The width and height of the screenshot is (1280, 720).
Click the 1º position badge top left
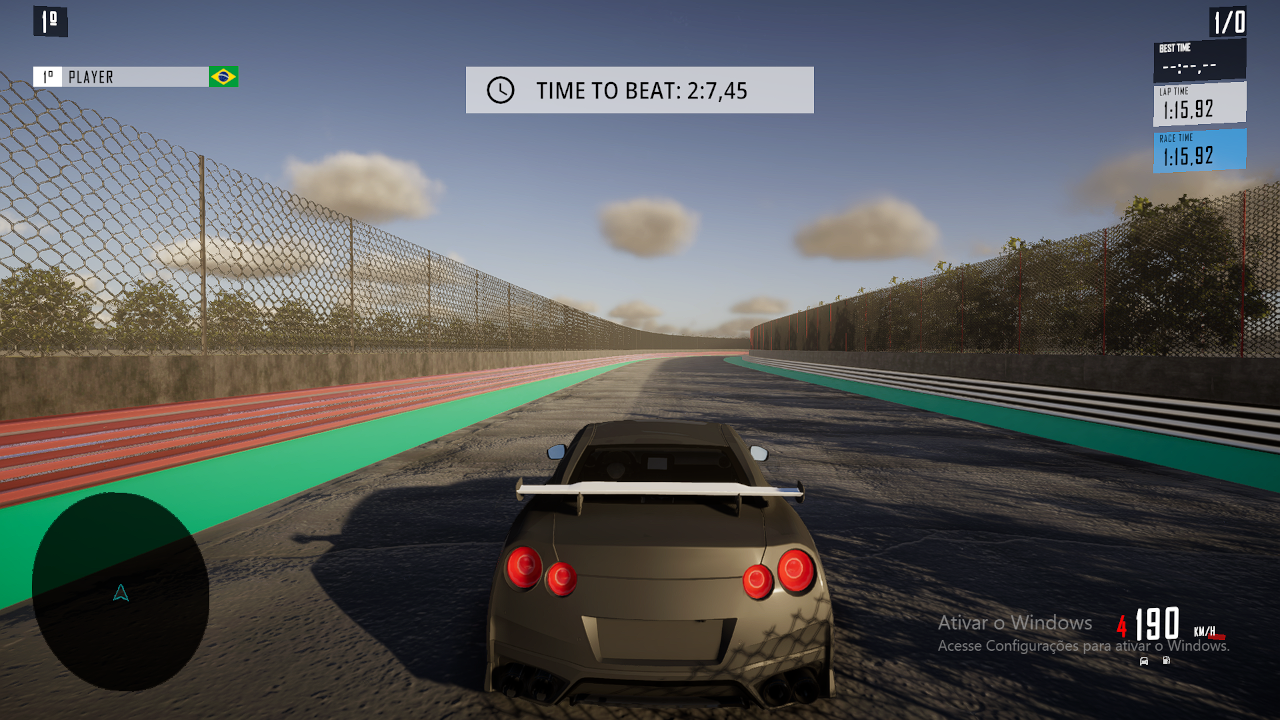pyautogui.click(x=48, y=21)
